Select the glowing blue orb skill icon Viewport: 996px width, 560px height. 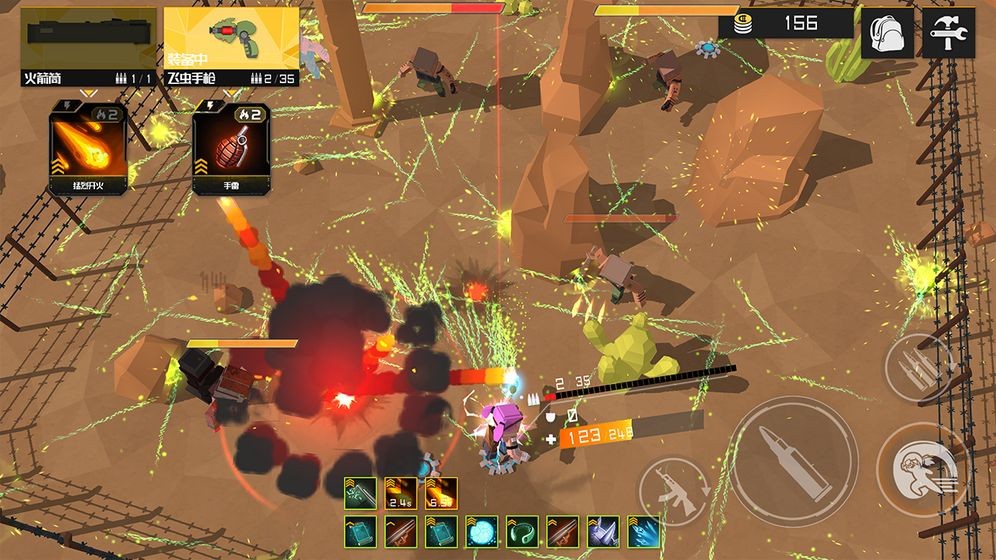481,531
